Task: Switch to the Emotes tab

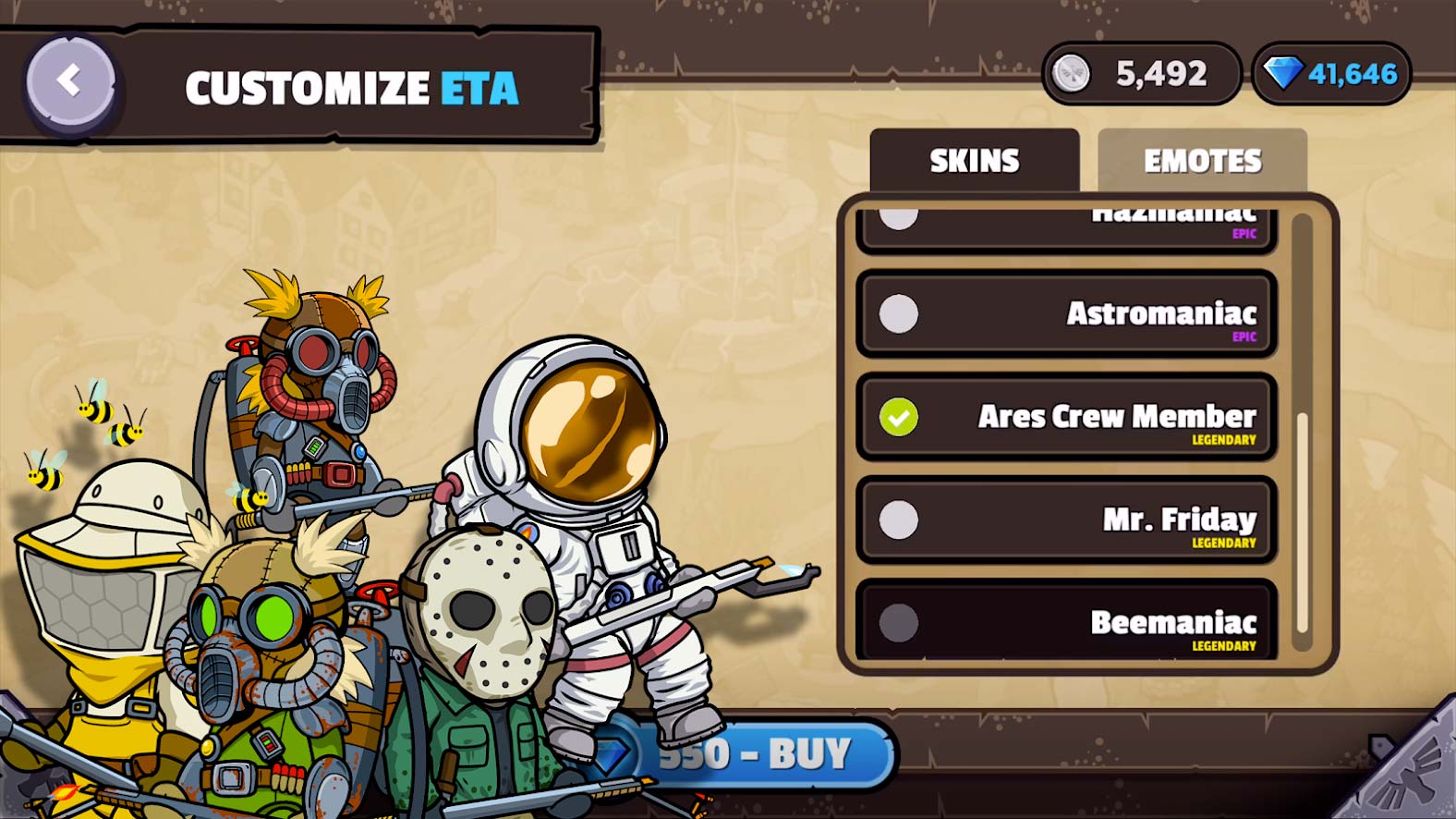Action: point(1202,161)
